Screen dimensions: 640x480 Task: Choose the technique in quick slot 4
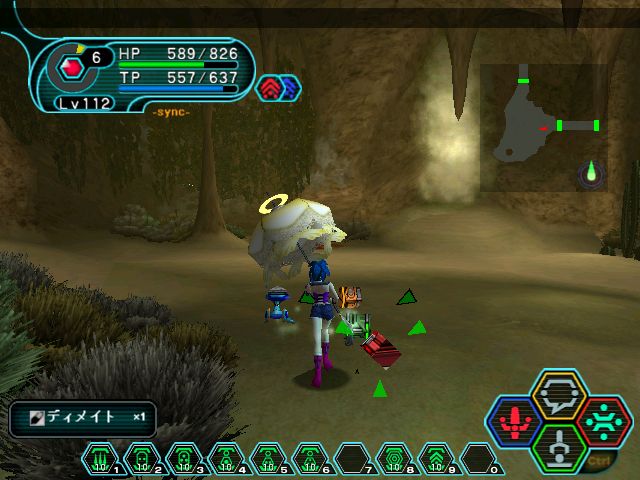click(227, 458)
